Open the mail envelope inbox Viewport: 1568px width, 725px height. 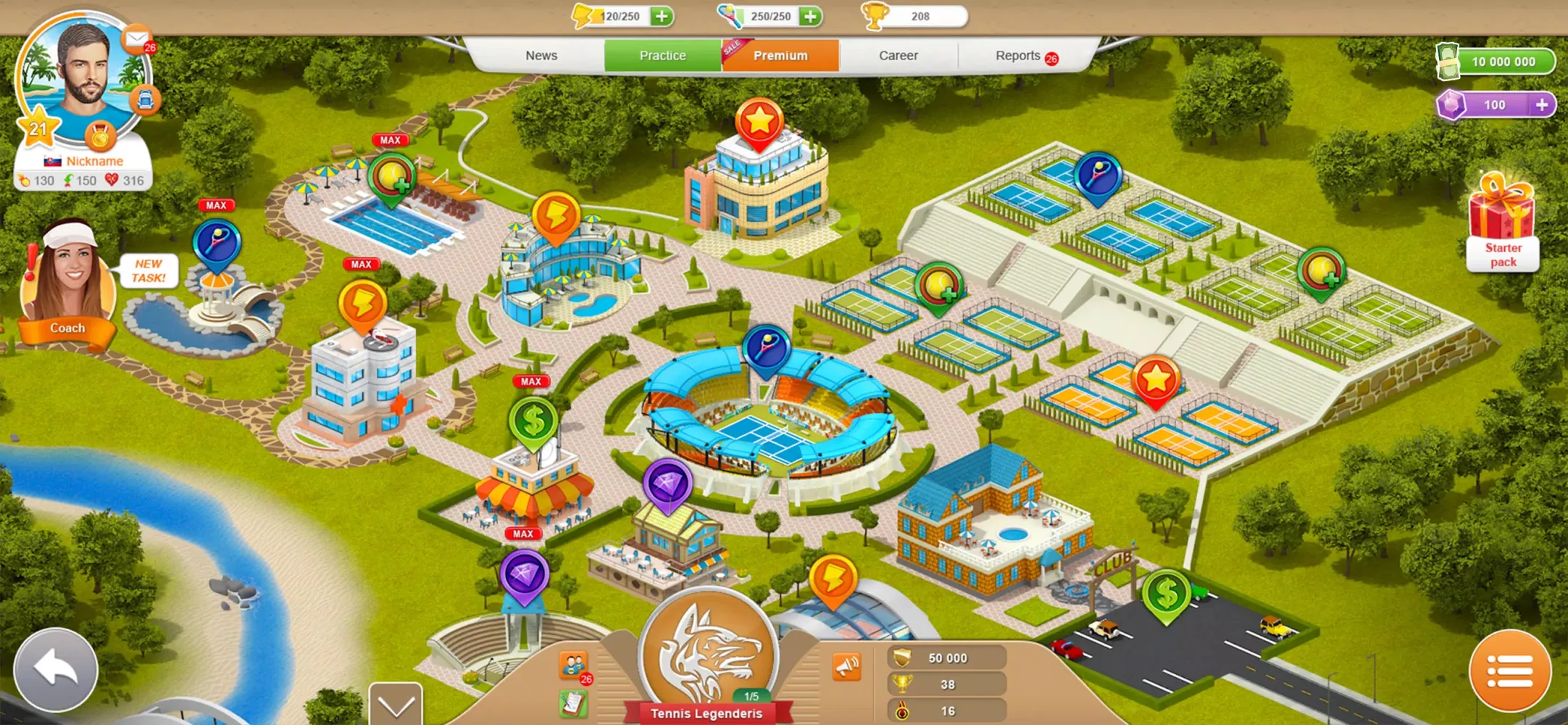[x=135, y=38]
